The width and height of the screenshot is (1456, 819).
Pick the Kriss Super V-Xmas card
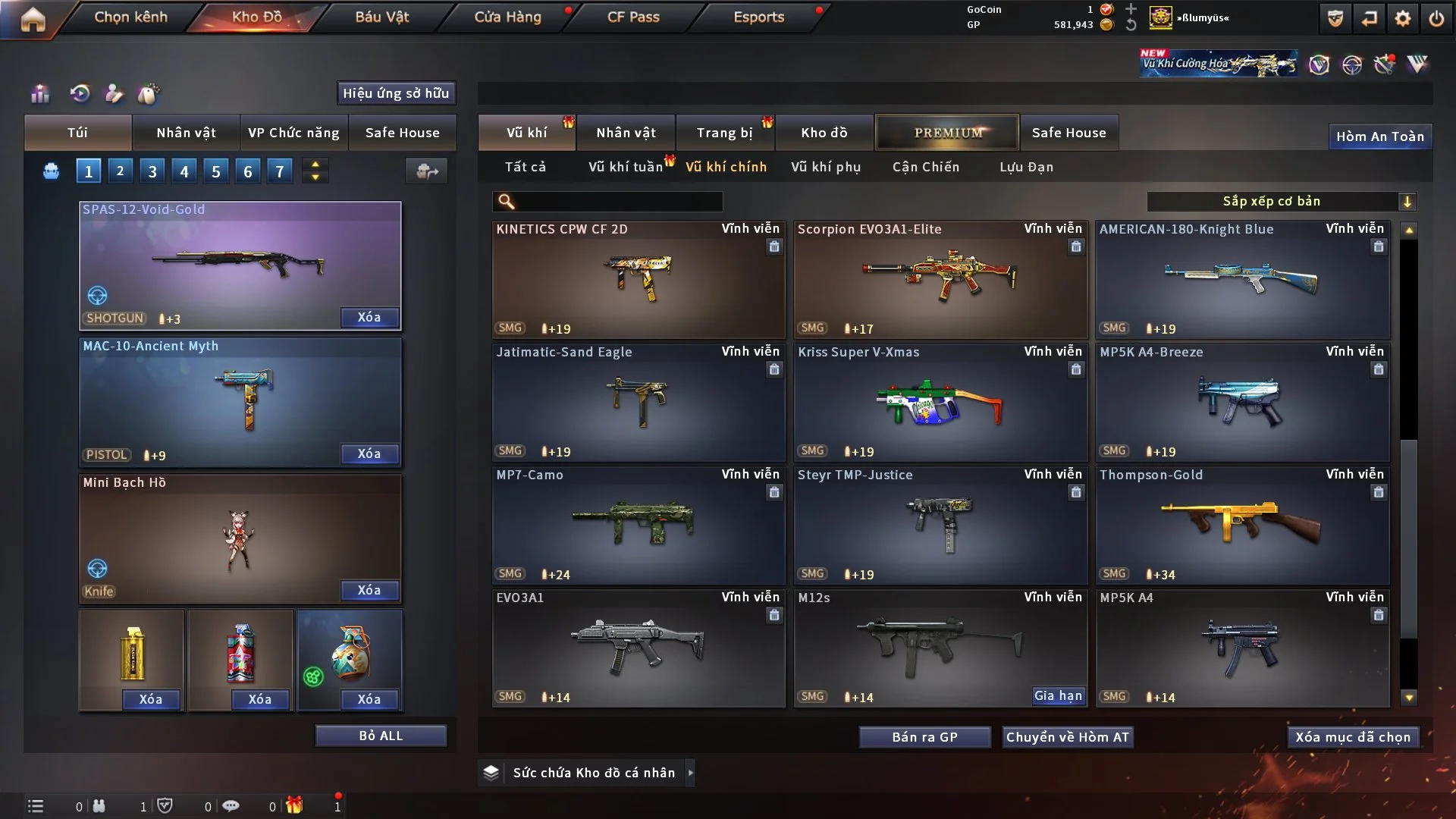point(940,402)
